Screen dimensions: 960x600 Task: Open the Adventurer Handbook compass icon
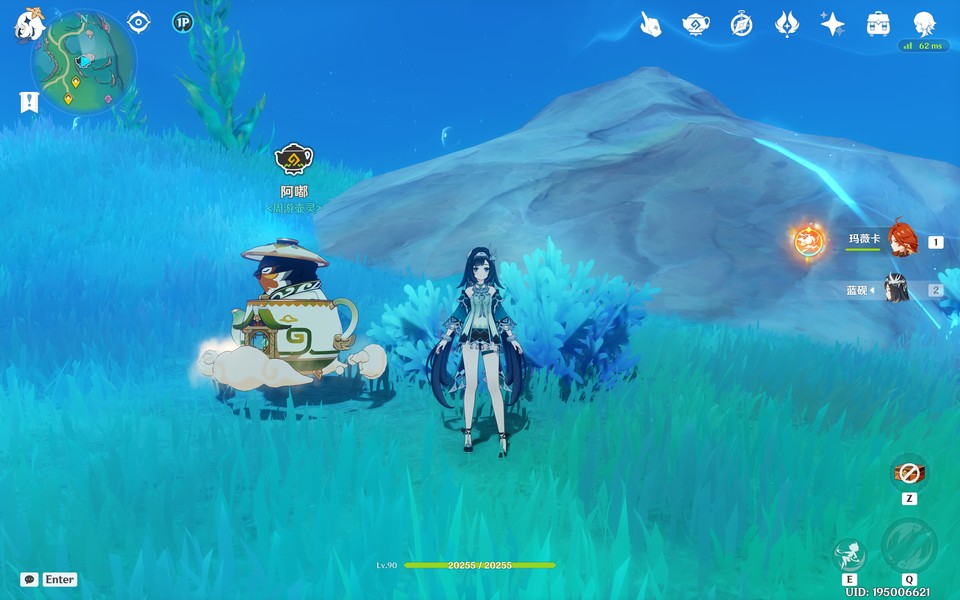(741, 25)
